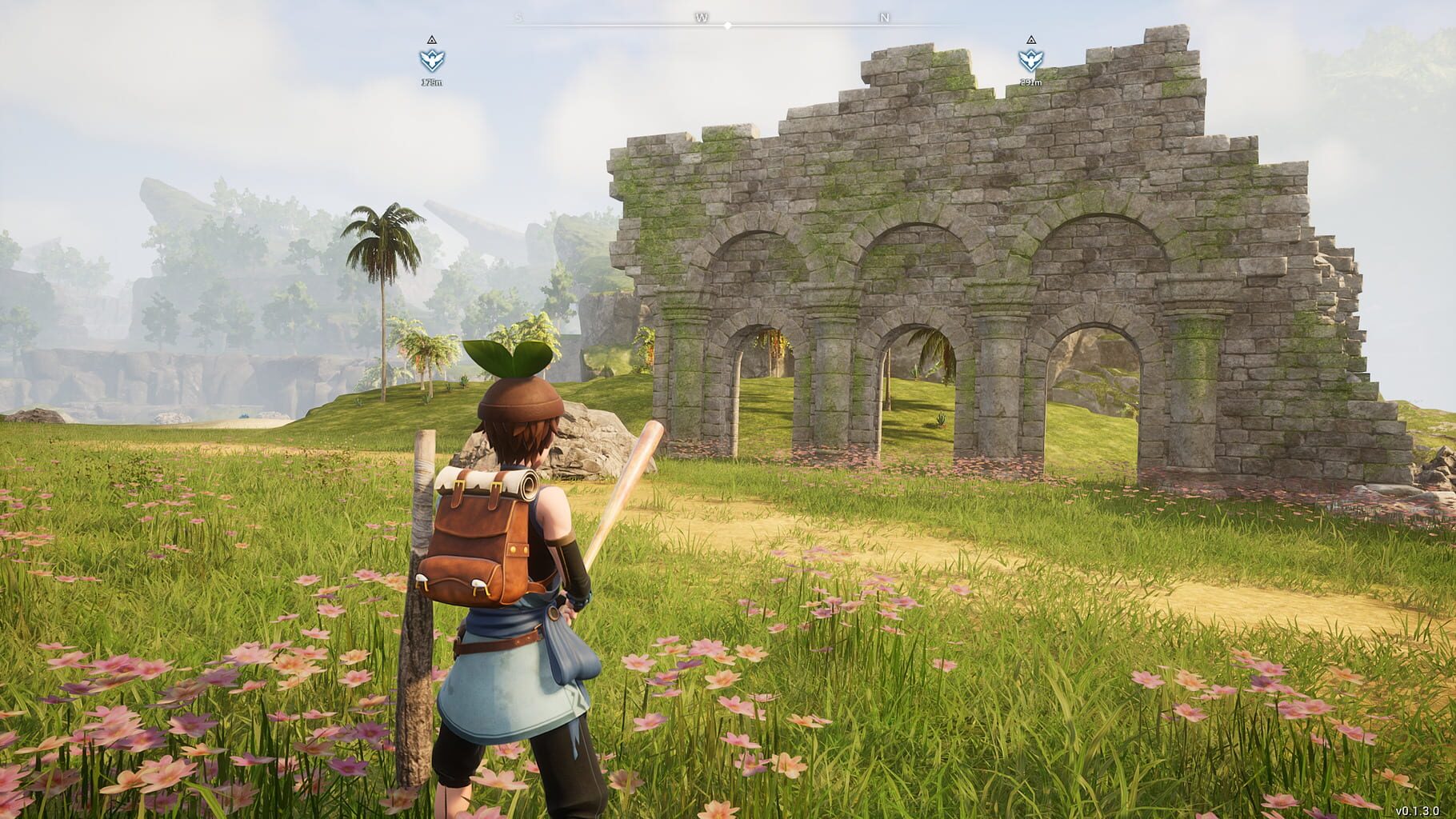Click the blue fast-travel statue emblem nearest the ruins
1456x819 pixels.
tap(1031, 58)
